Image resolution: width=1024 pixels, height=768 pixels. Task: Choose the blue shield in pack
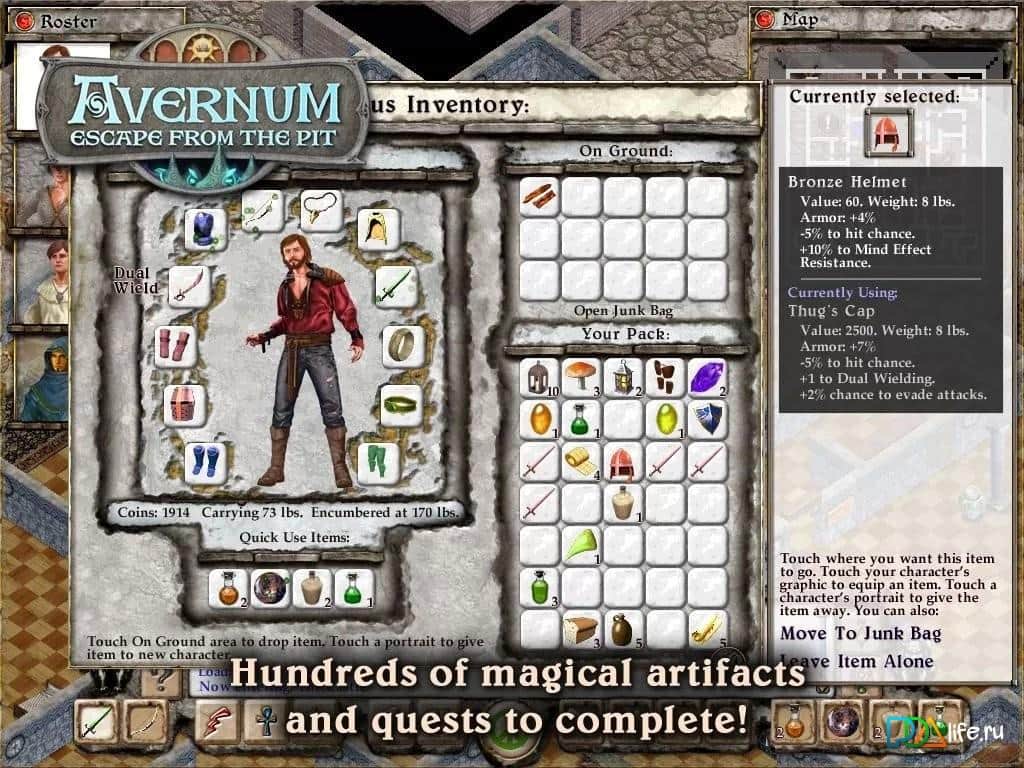707,419
